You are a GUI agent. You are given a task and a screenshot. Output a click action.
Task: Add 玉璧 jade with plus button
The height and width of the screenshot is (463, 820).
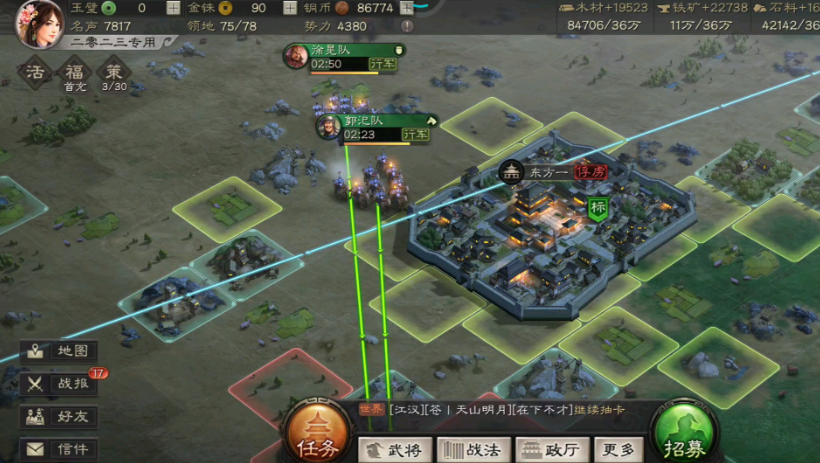tap(173, 8)
